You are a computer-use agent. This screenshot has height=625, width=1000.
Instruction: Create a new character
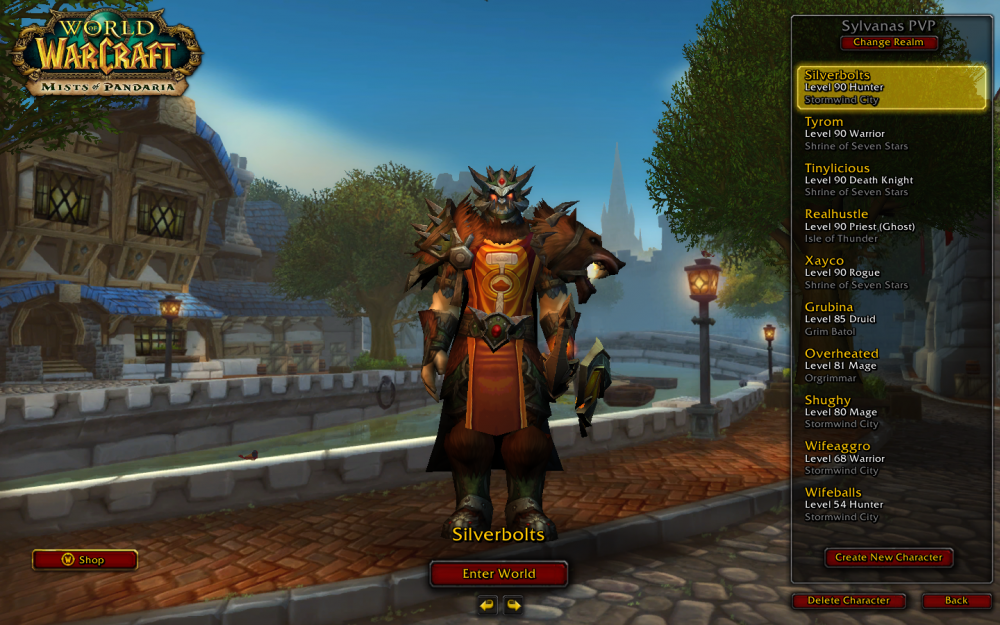click(x=889, y=558)
